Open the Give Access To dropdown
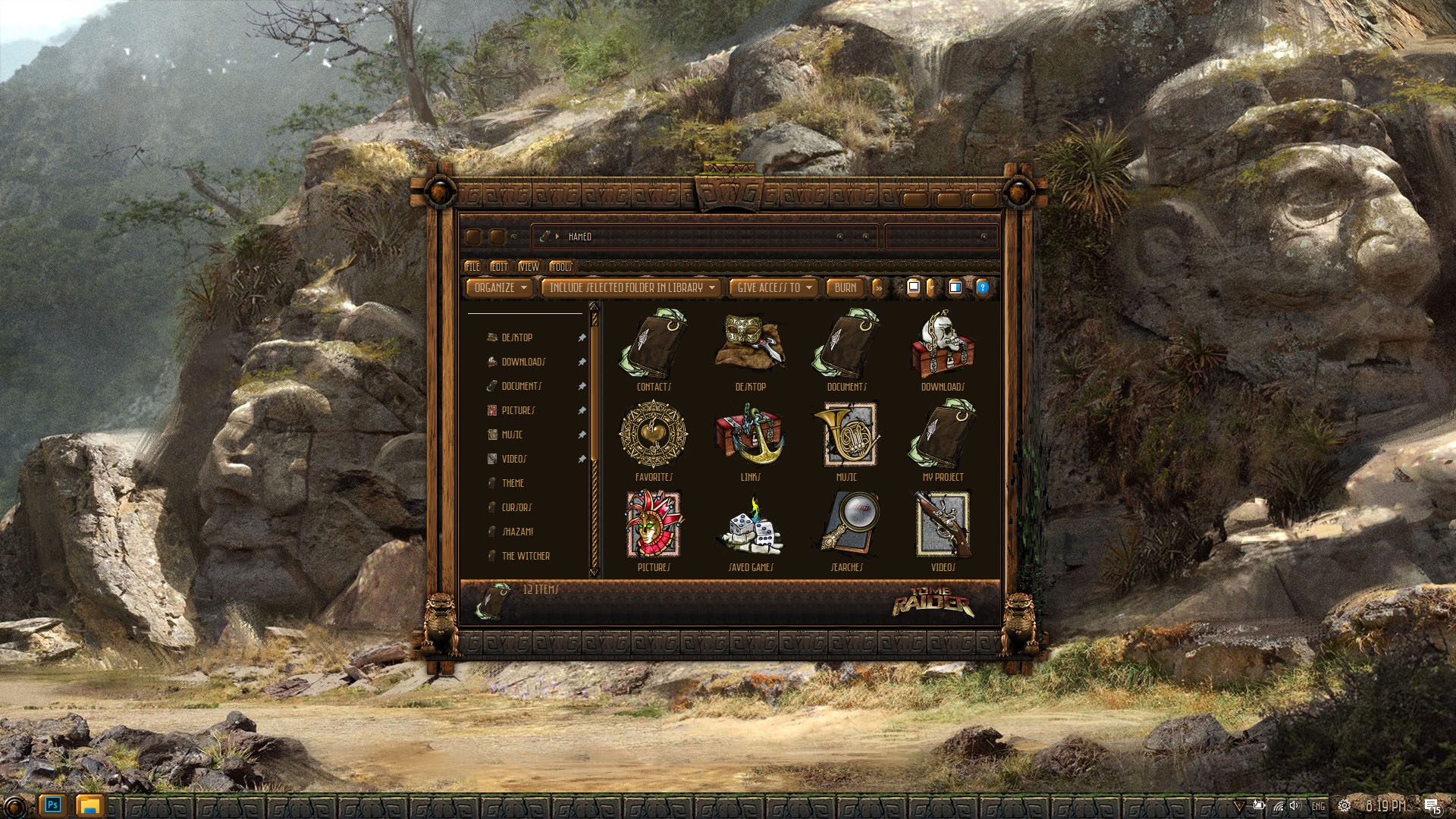 773,288
